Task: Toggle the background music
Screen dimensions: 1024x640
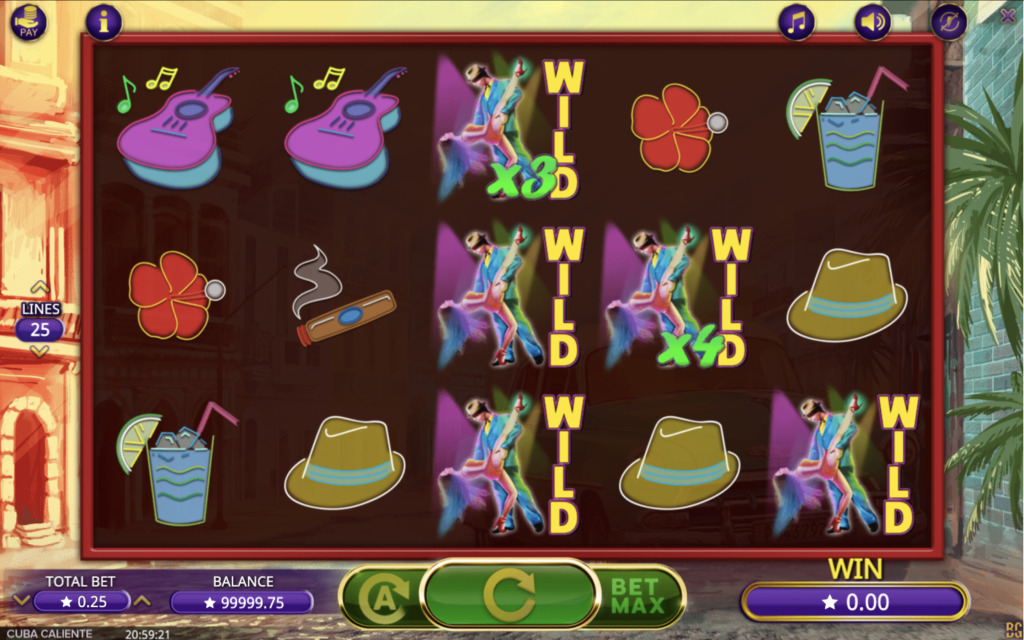Action: [797, 21]
